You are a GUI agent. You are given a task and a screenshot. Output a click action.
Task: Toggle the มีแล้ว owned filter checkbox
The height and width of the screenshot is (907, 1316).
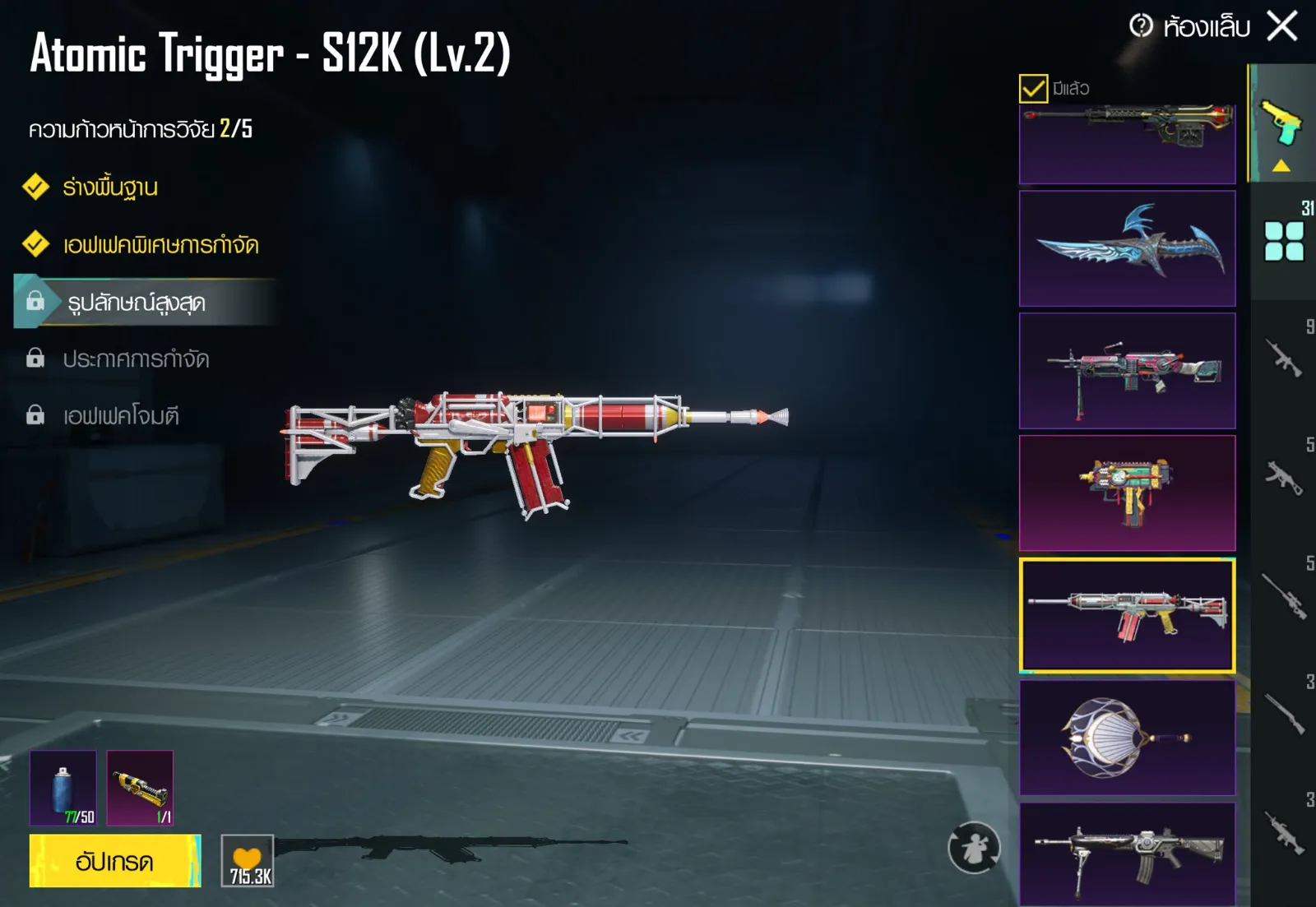click(1033, 88)
